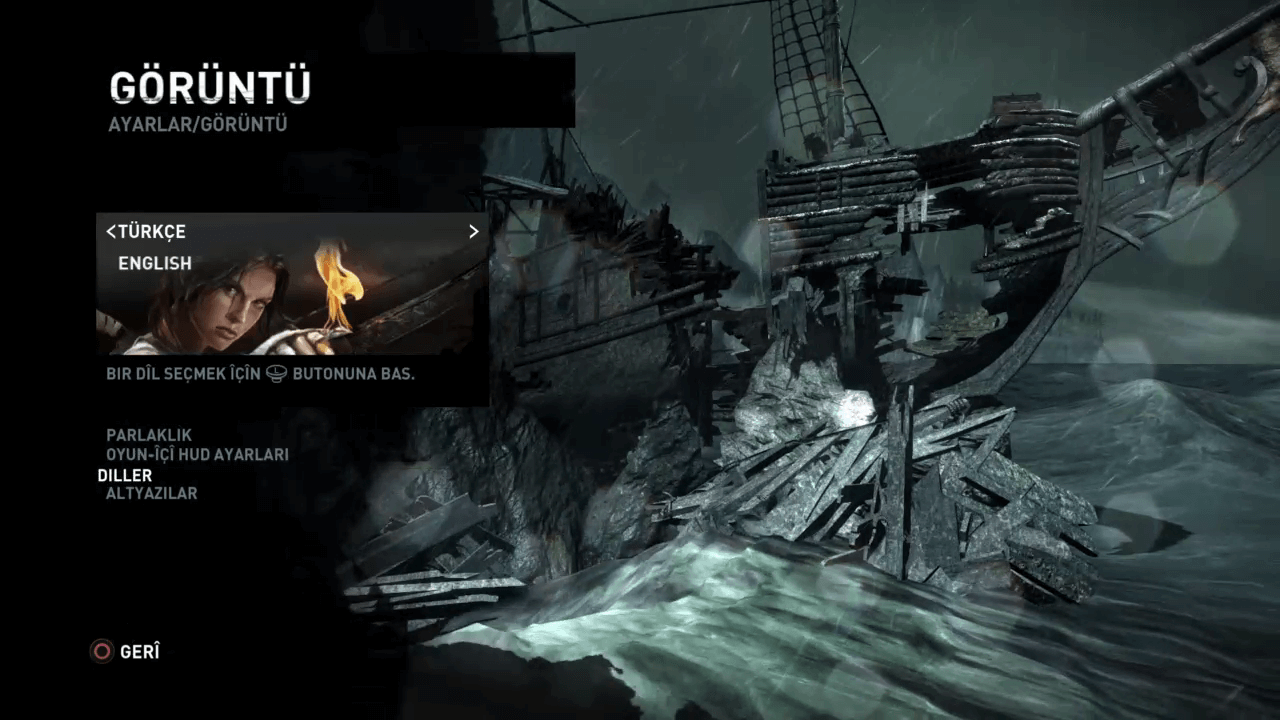Go back with the Geri button
This screenshot has width=1280, height=720.
126,652
